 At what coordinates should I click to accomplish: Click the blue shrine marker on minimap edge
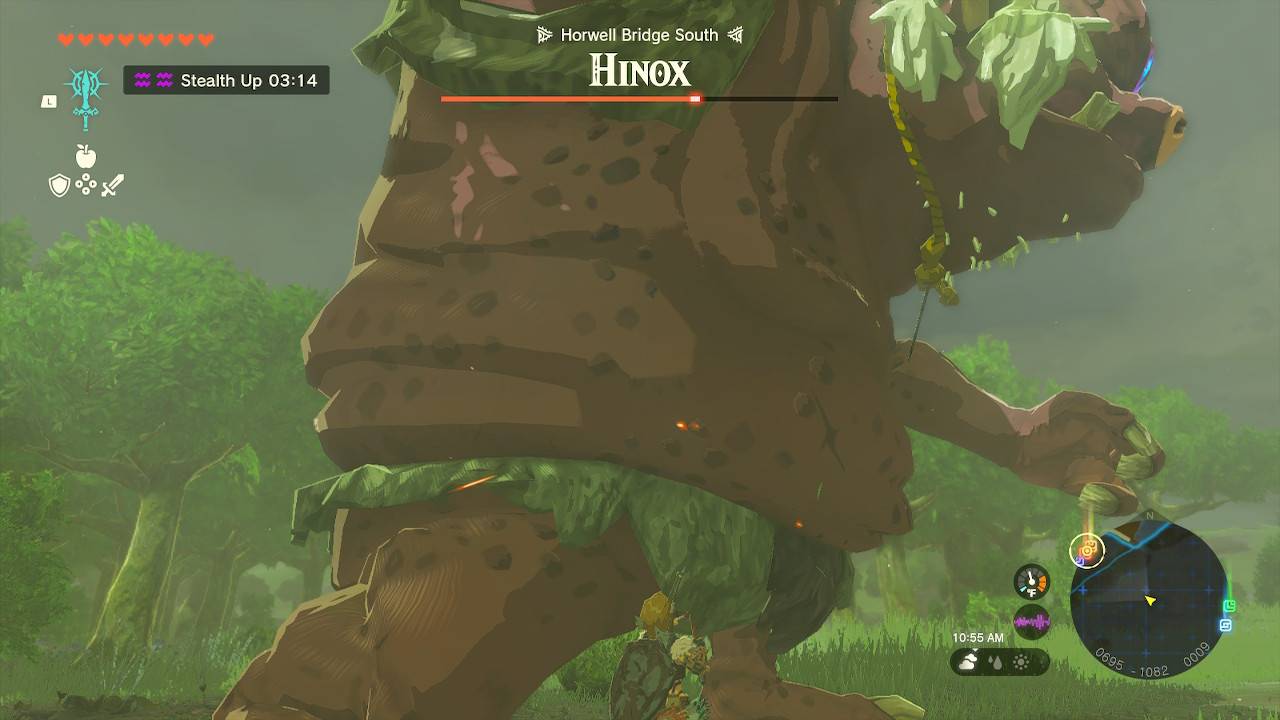click(x=1224, y=623)
